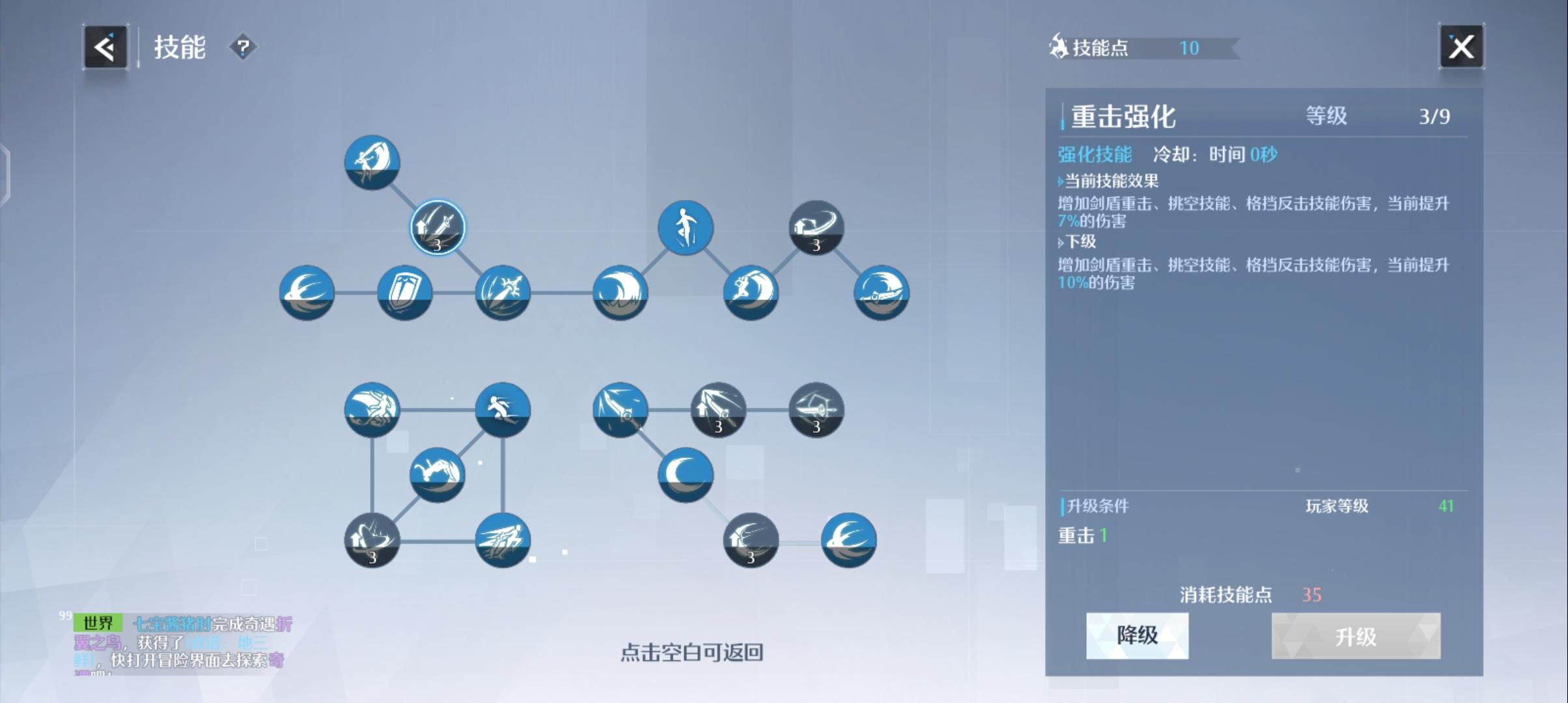Click the swallow strike skill icon on far left

point(306,293)
